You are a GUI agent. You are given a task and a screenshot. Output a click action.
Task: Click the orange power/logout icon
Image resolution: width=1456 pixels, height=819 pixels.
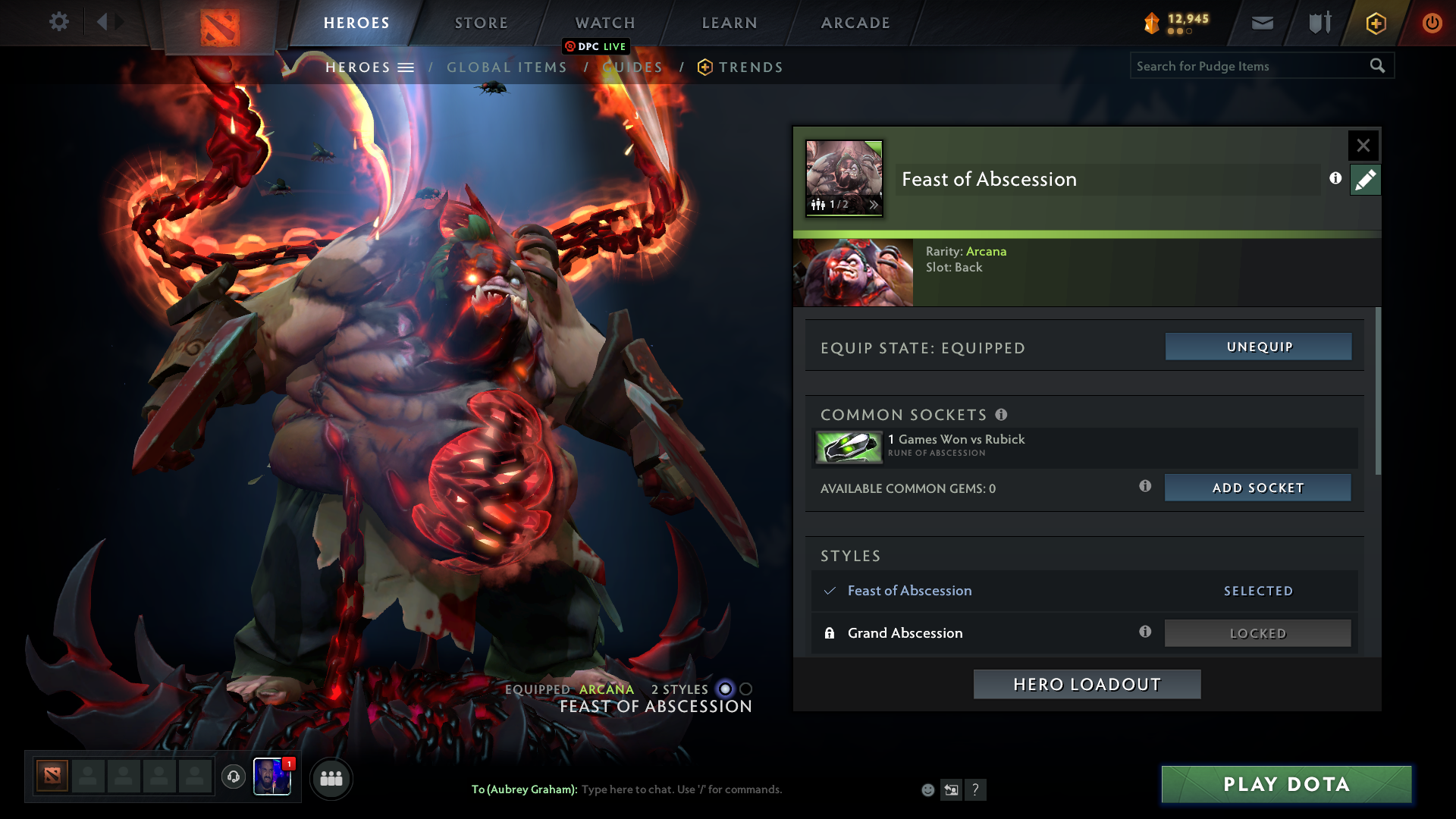click(1432, 22)
